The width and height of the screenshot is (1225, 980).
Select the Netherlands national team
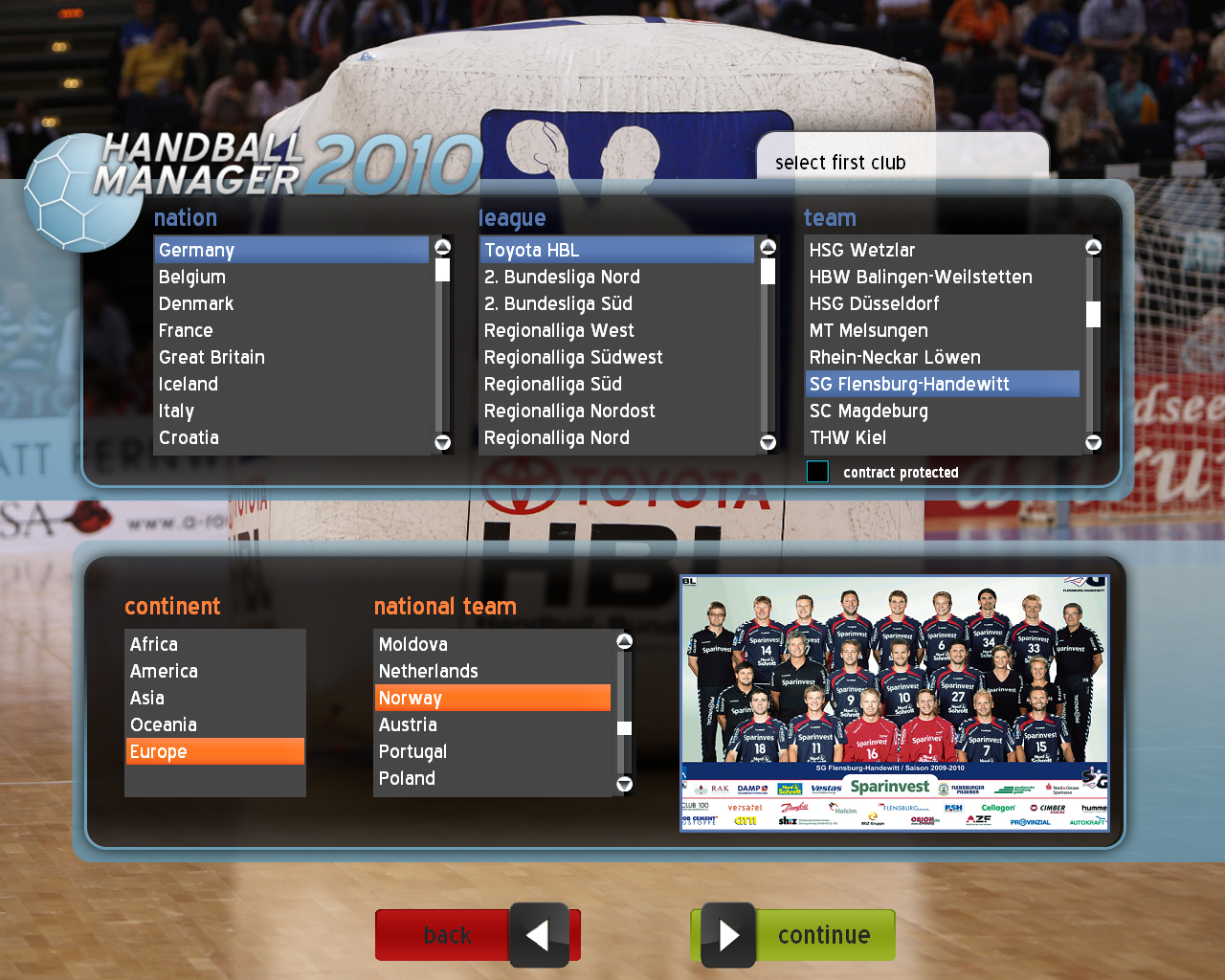click(x=428, y=671)
